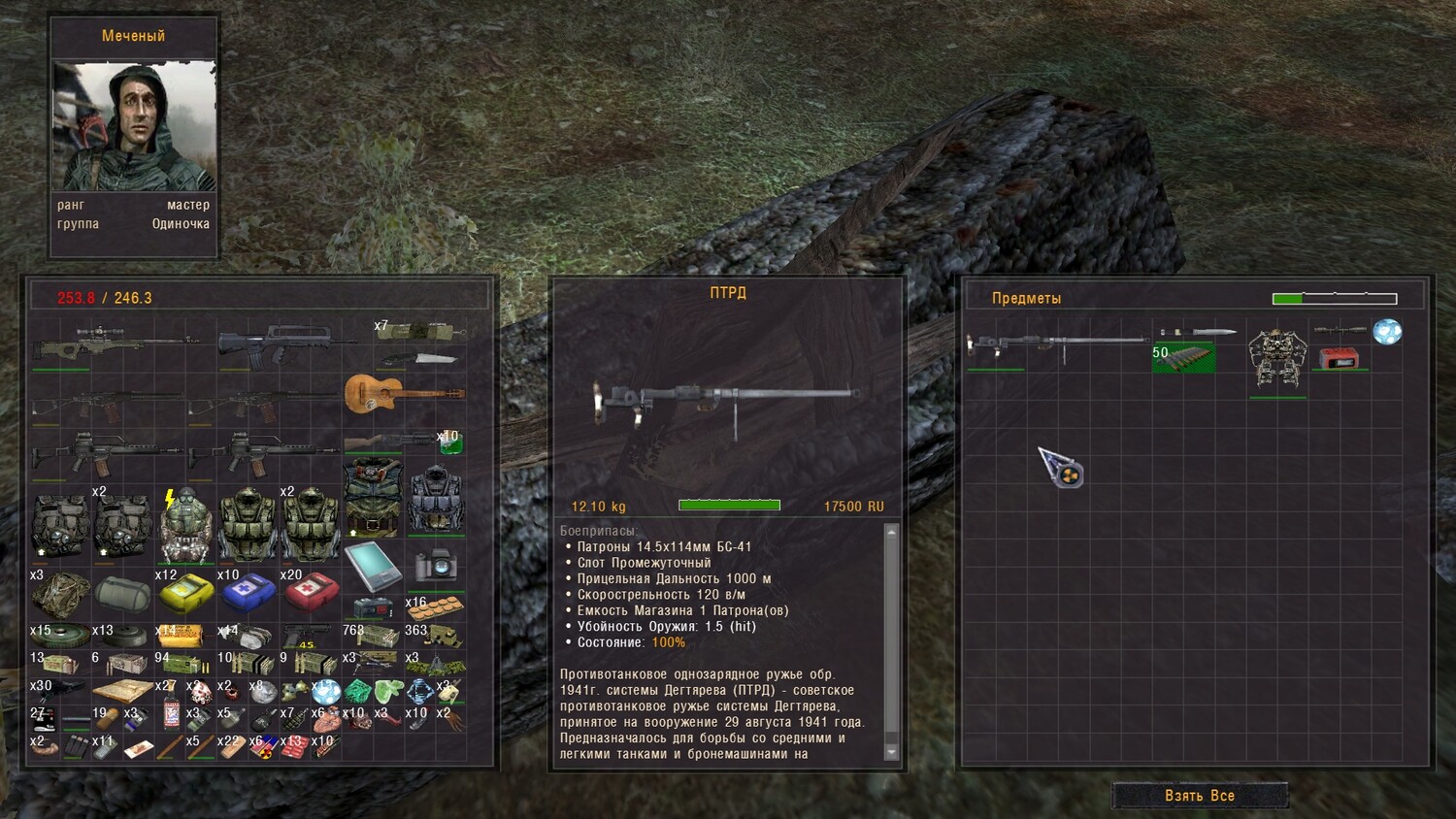
Task: Choose the vodka bottle stack x27
Action: tap(171, 712)
